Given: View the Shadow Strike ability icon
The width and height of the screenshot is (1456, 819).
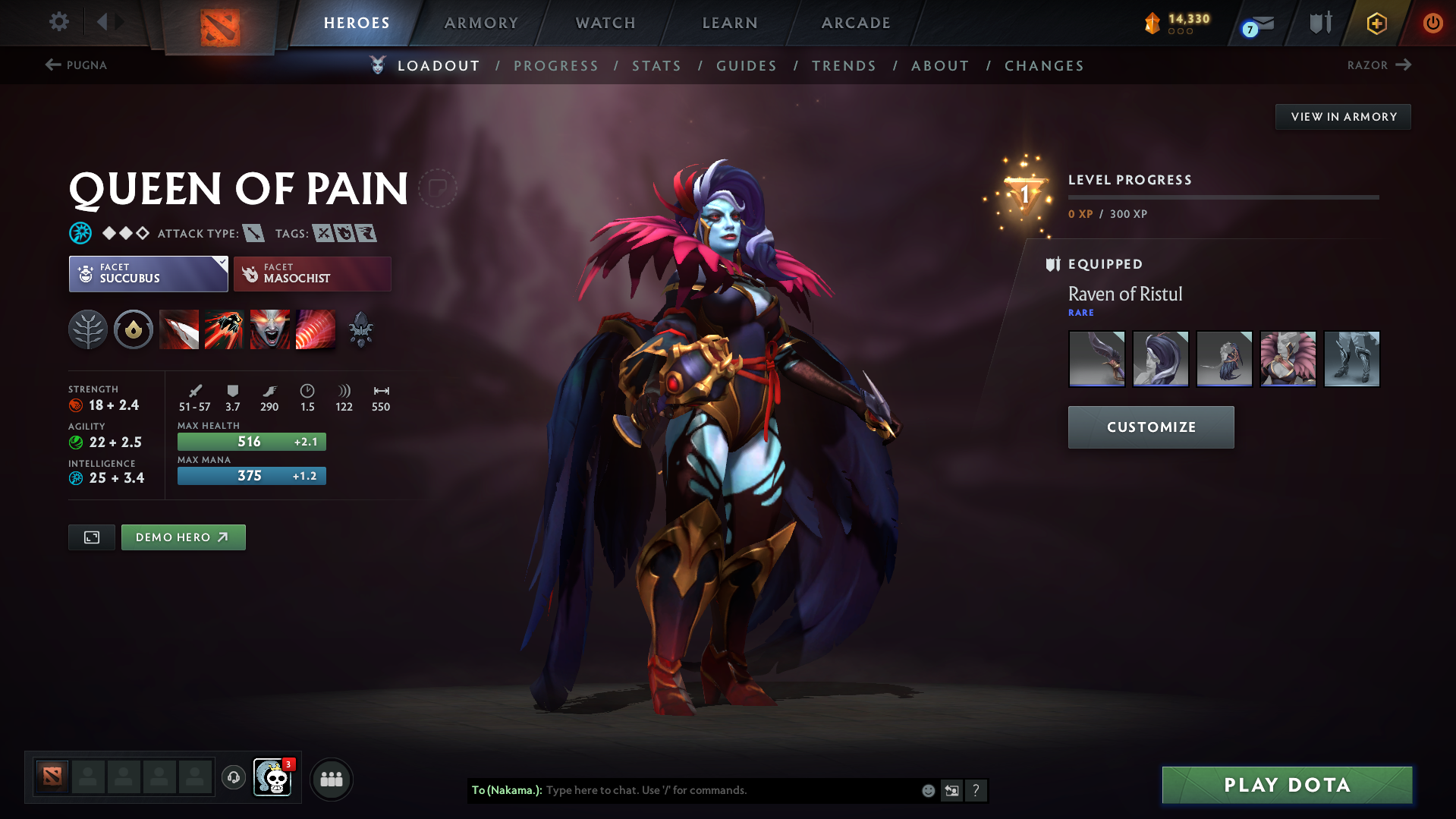Looking at the screenshot, I should [x=179, y=329].
